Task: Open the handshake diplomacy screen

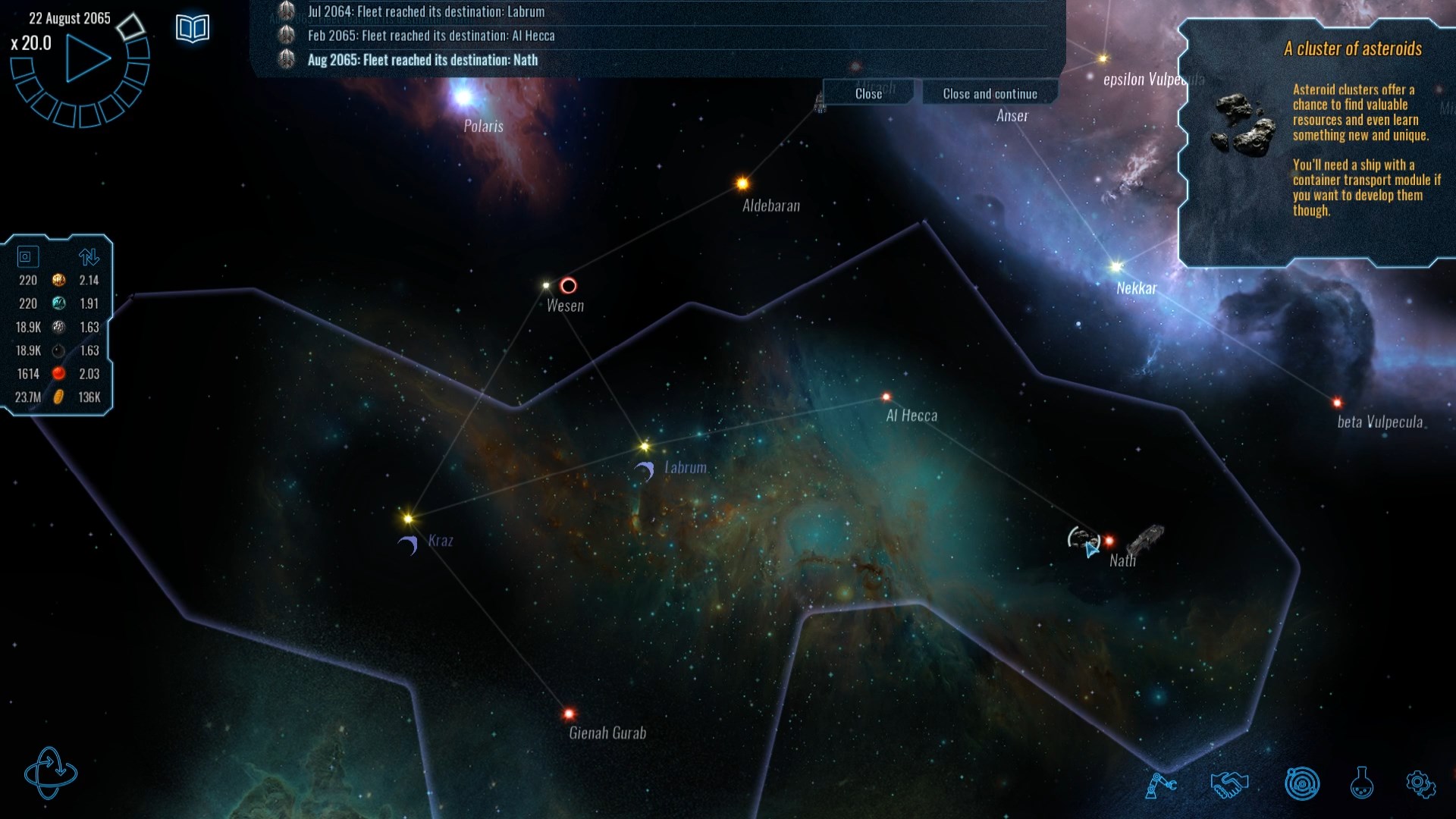Action: pyautogui.click(x=1228, y=784)
